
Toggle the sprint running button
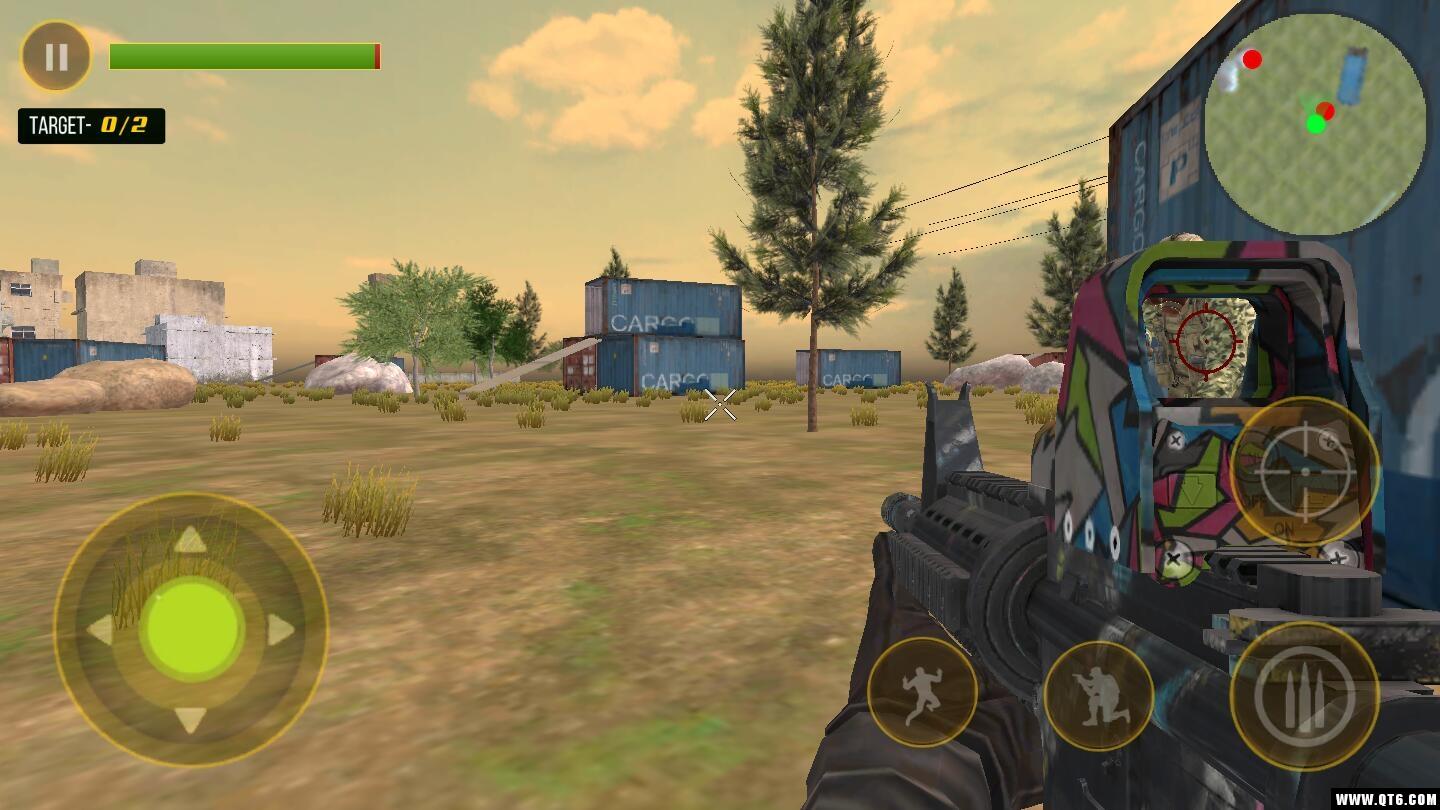pyautogui.click(x=921, y=692)
